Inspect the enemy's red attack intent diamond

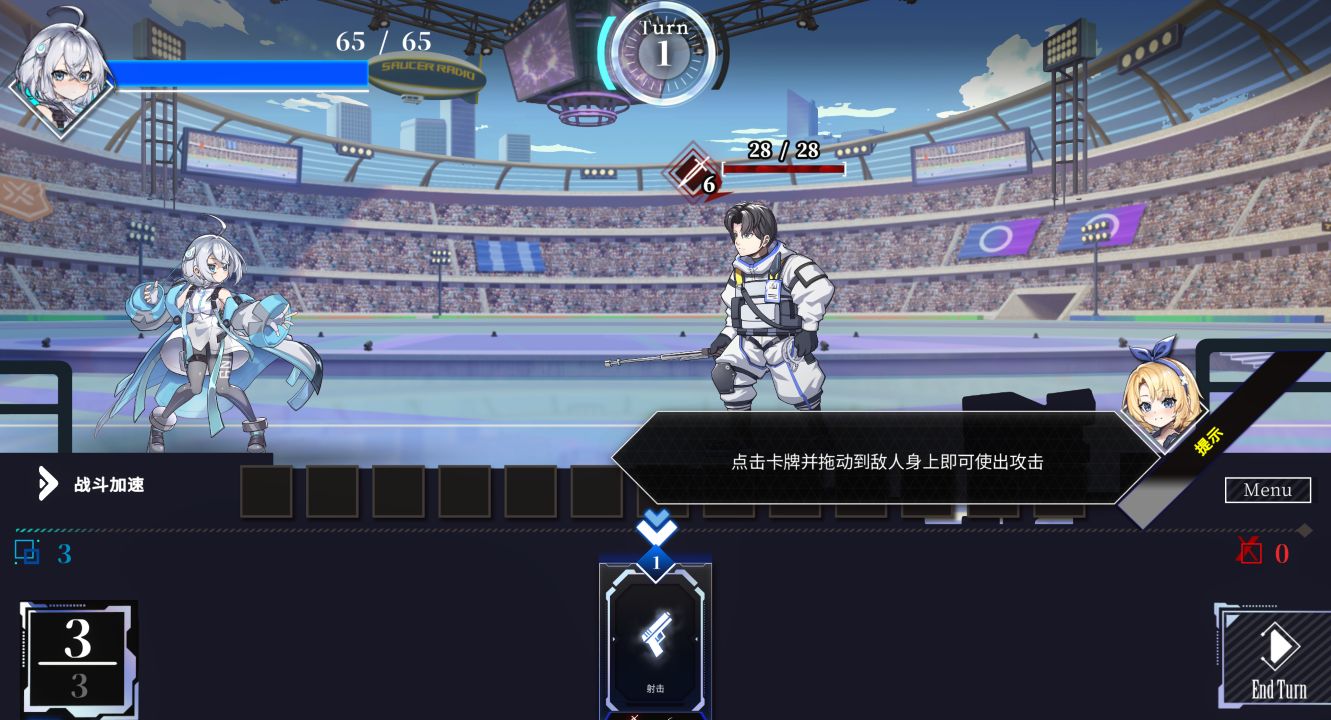click(688, 172)
